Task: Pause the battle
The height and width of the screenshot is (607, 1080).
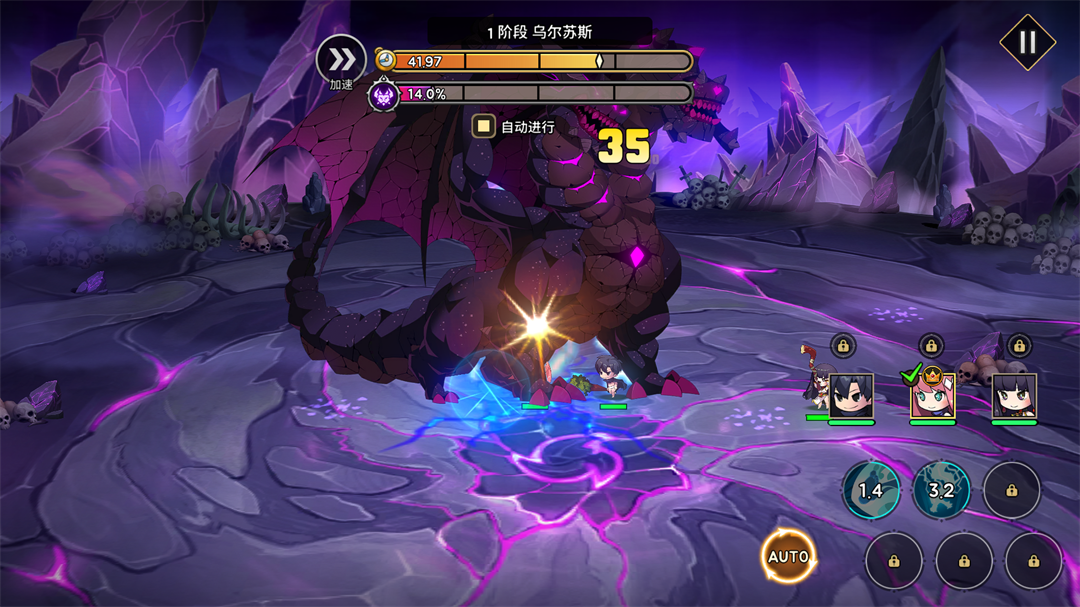Action: (1027, 42)
